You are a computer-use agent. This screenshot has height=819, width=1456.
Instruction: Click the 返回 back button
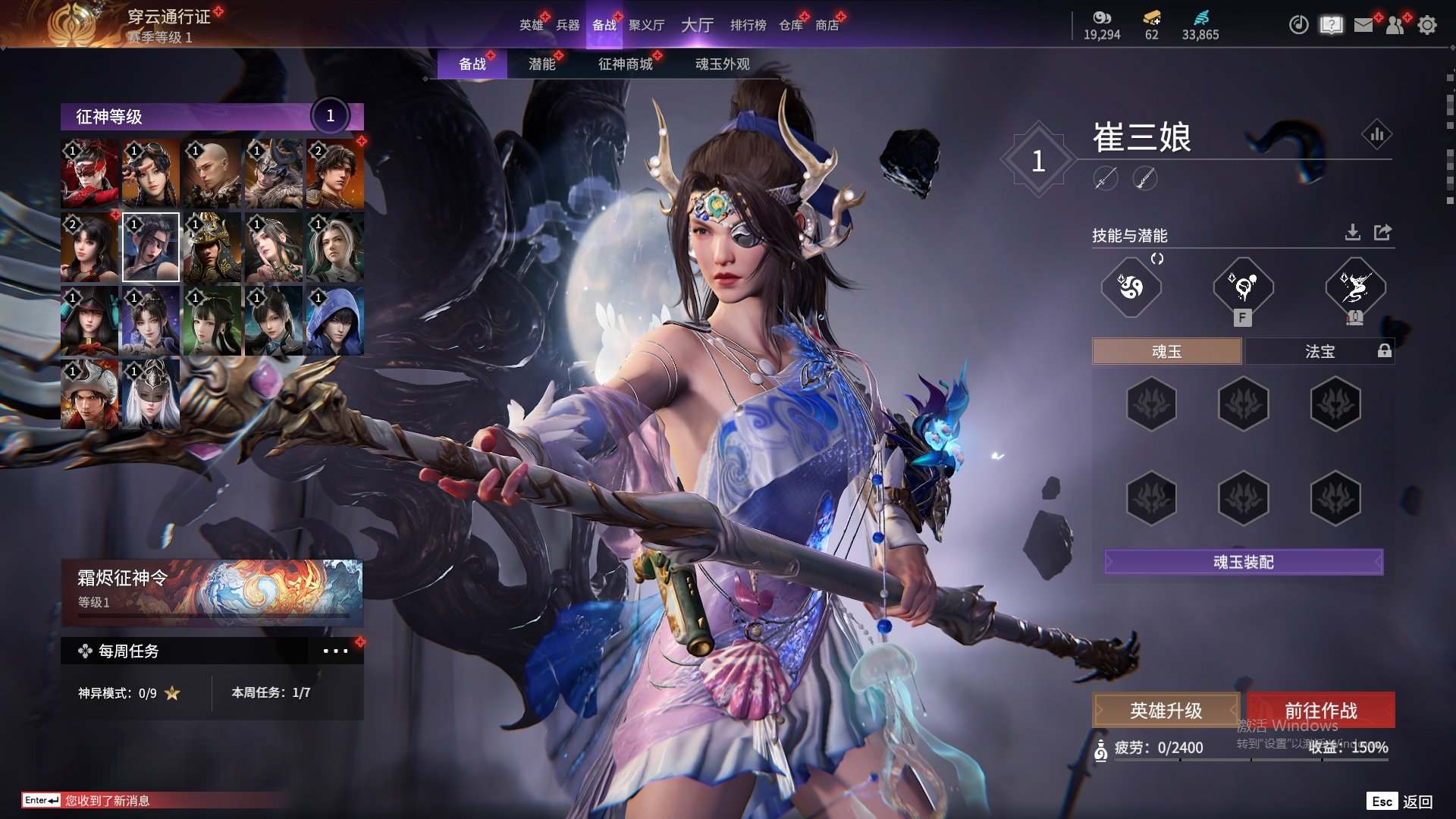tap(1417, 802)
